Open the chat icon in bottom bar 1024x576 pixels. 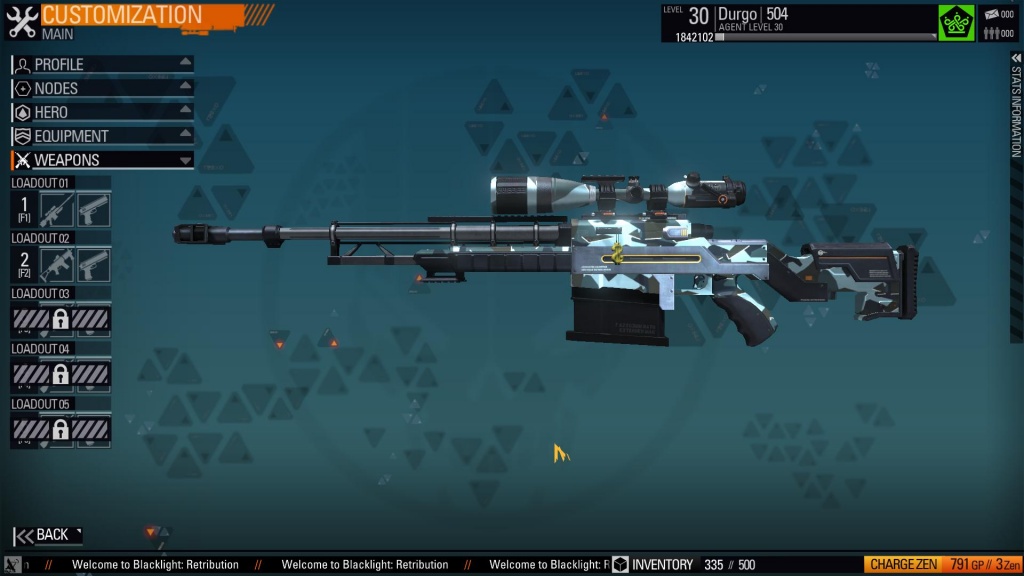click(13, 565)
